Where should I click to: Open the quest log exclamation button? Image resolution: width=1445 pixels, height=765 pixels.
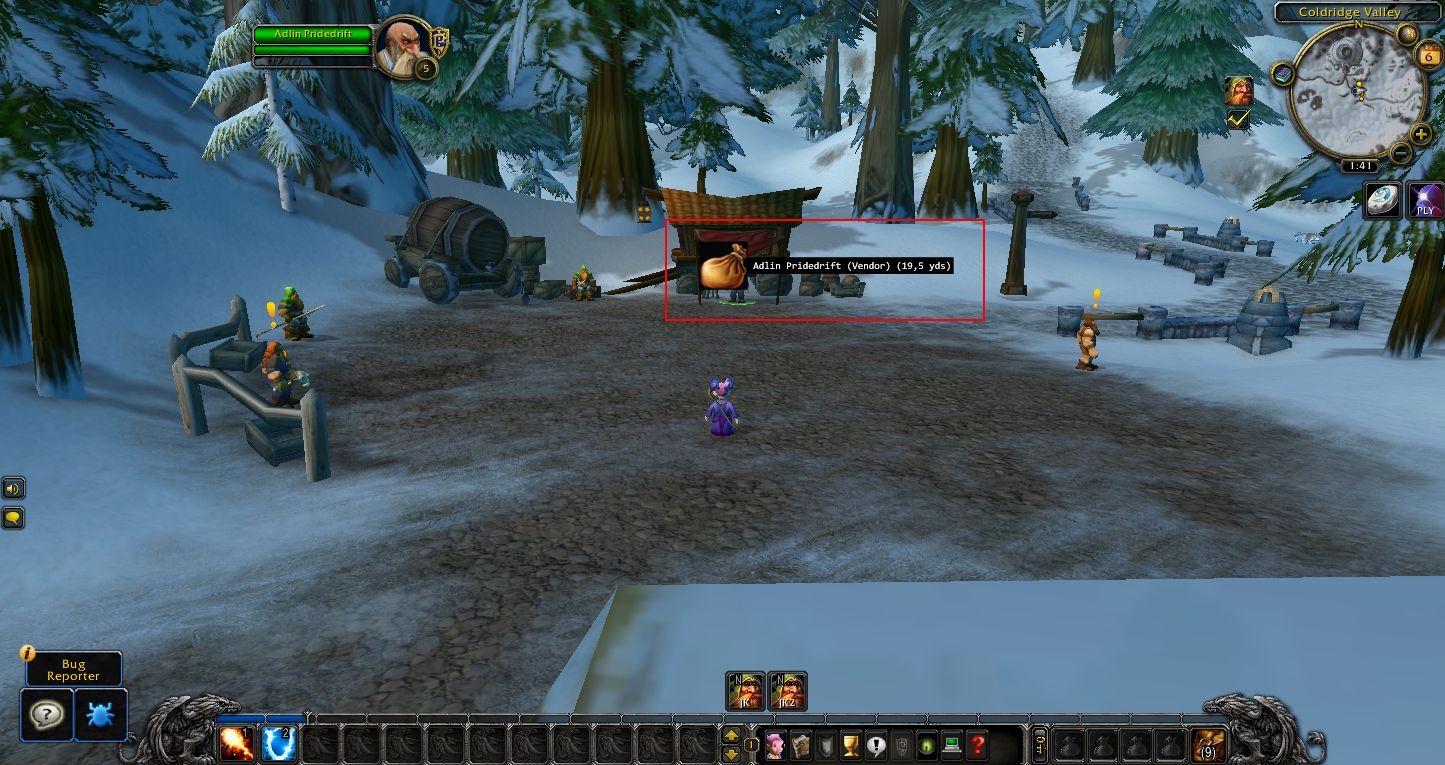[x=877, y=745]
